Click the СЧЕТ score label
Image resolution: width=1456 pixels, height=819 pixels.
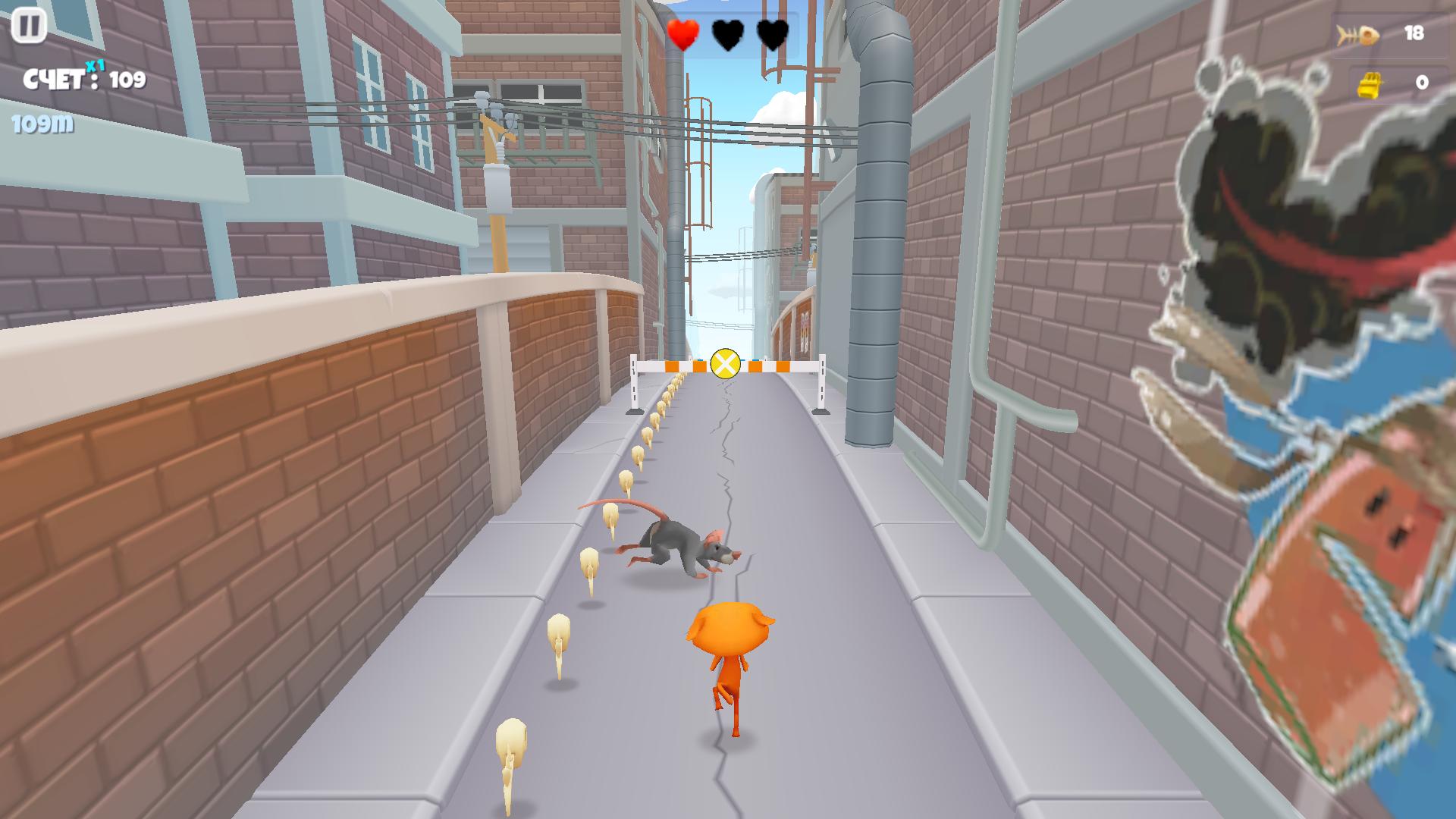tap(53, 78)
